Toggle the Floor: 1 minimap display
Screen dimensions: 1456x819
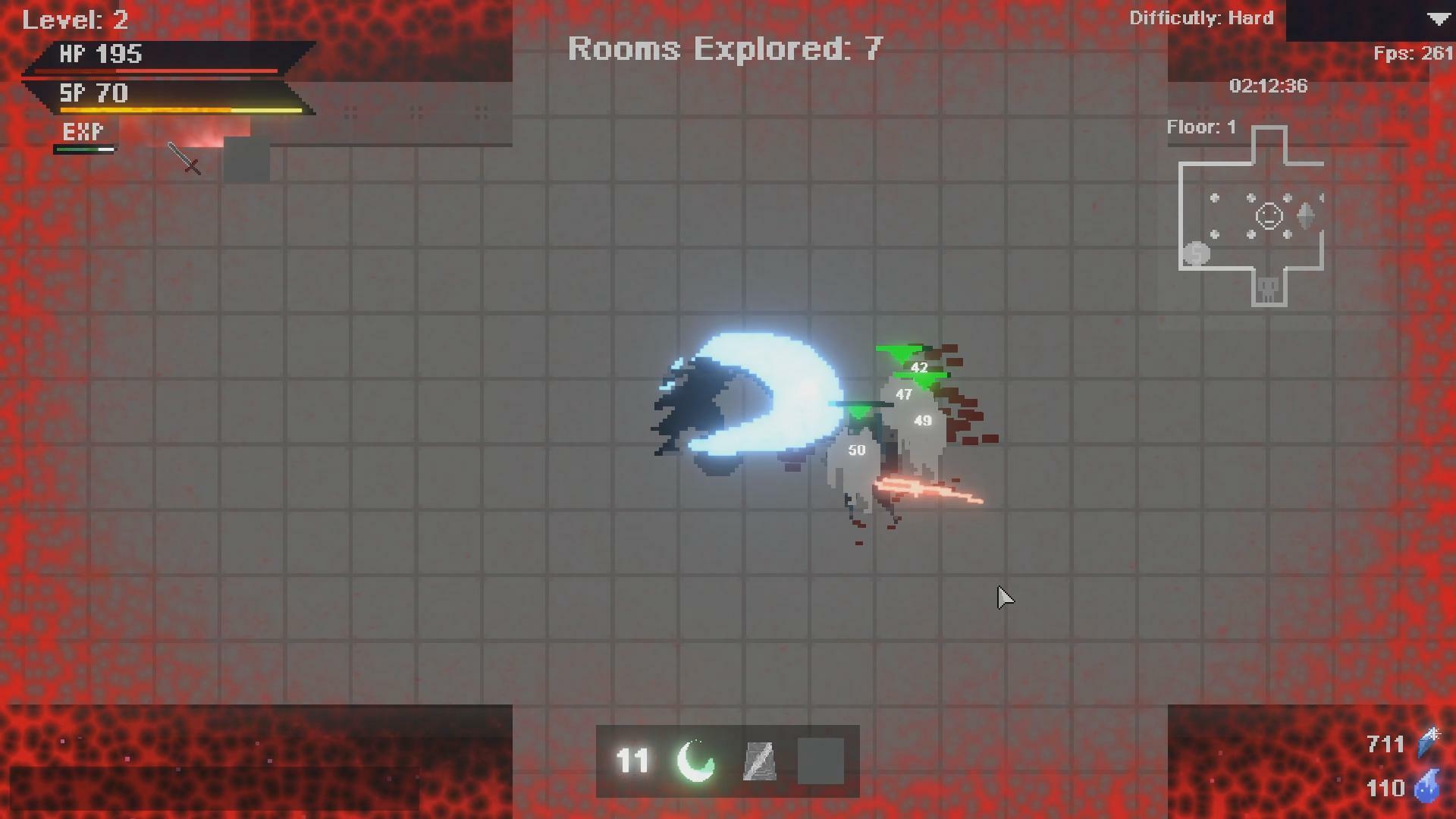1200,127
